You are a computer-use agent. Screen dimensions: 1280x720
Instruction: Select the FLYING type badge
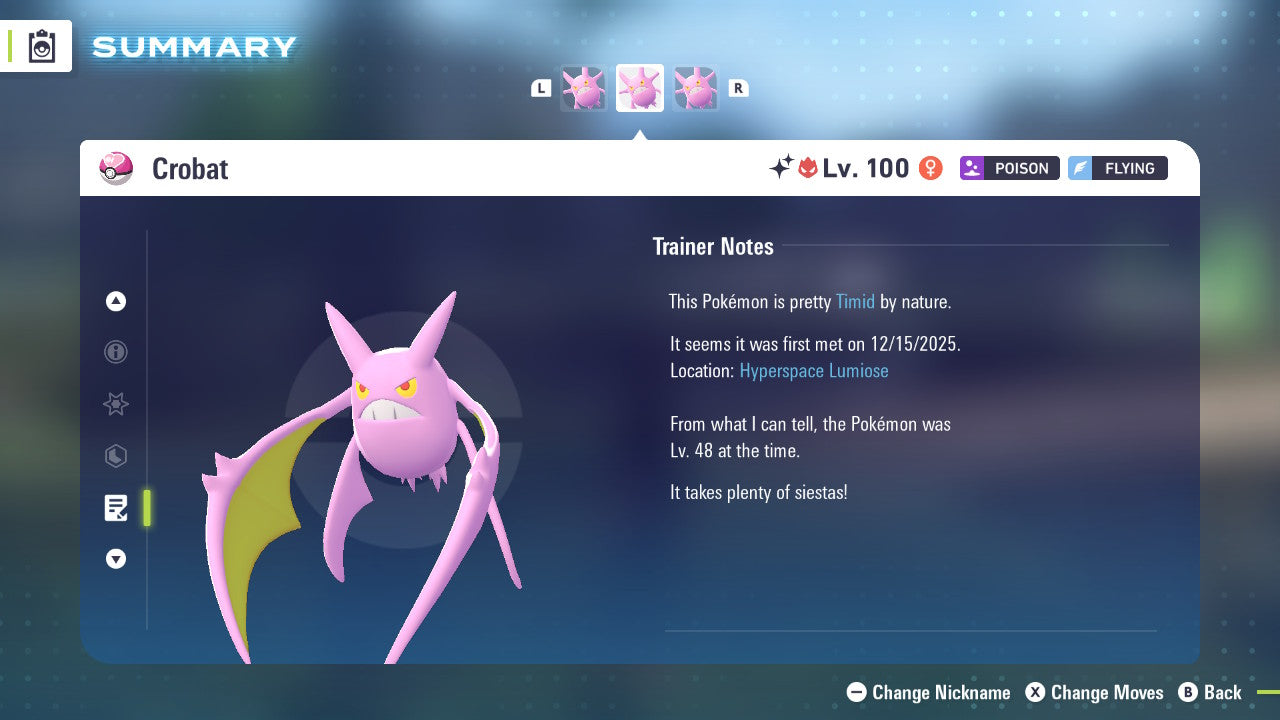click(1117, 168)
